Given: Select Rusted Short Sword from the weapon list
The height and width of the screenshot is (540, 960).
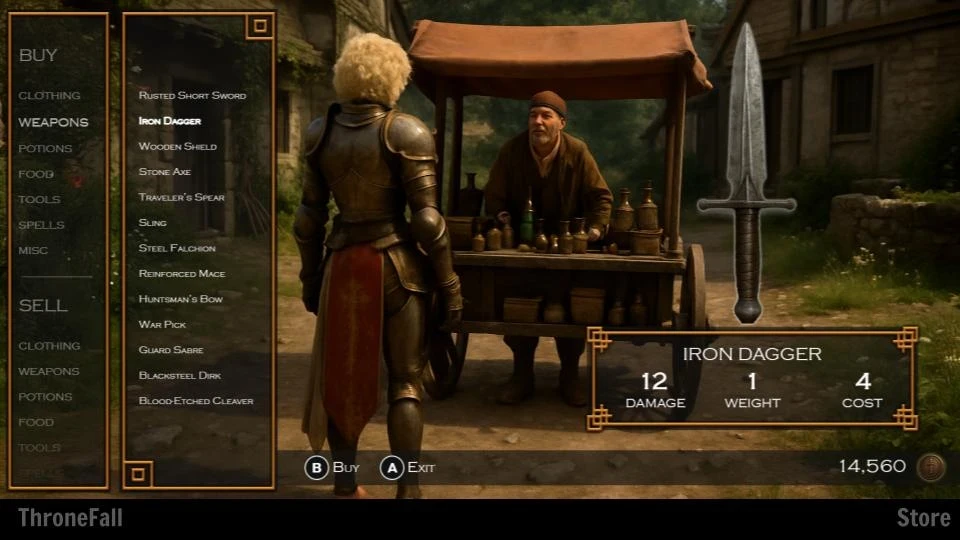Looking at the screenshot, I should [x=192, y=96].
